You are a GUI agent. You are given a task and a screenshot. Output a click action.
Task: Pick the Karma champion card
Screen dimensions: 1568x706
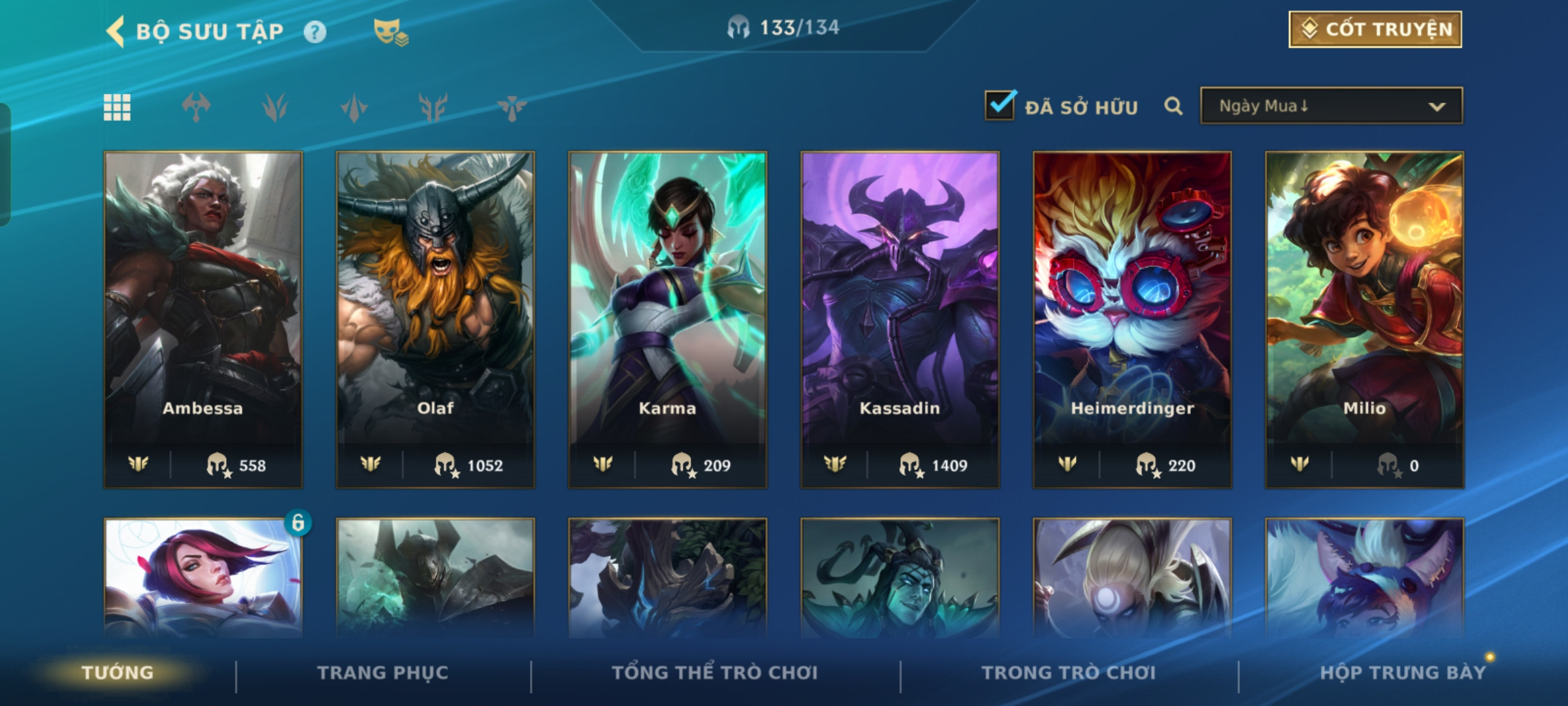[668, 319]
